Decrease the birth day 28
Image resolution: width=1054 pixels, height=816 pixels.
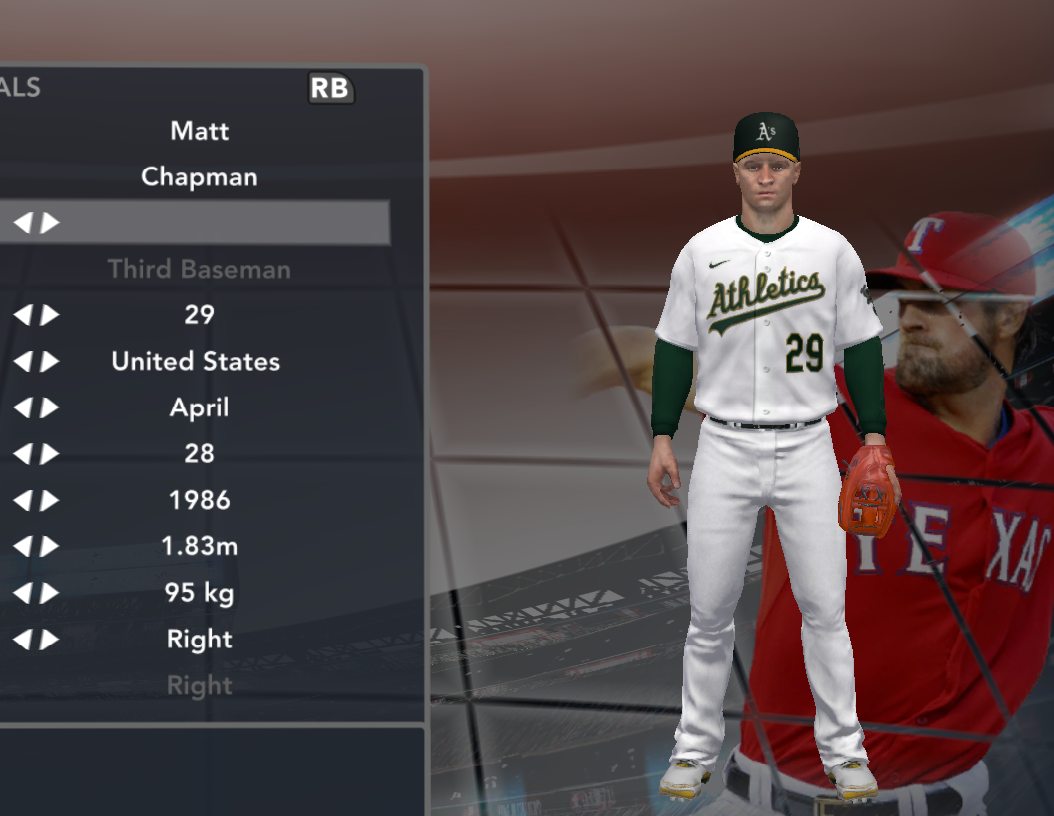coord(22,454)
